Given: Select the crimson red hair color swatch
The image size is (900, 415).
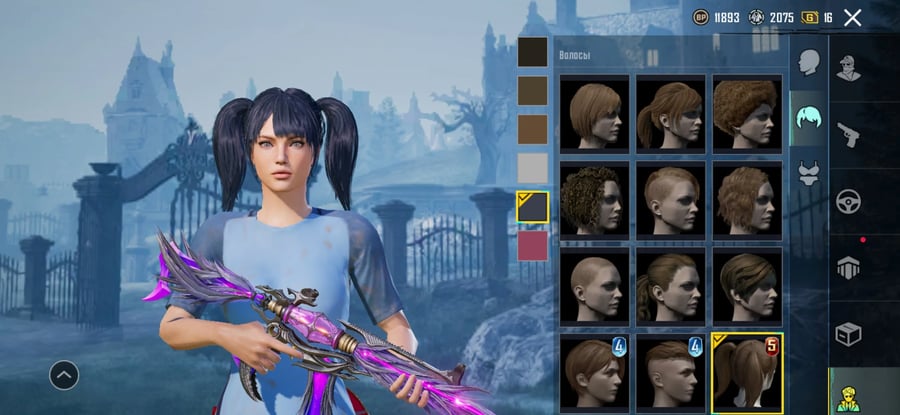Looking at the screenshot, I should point(532,244).
